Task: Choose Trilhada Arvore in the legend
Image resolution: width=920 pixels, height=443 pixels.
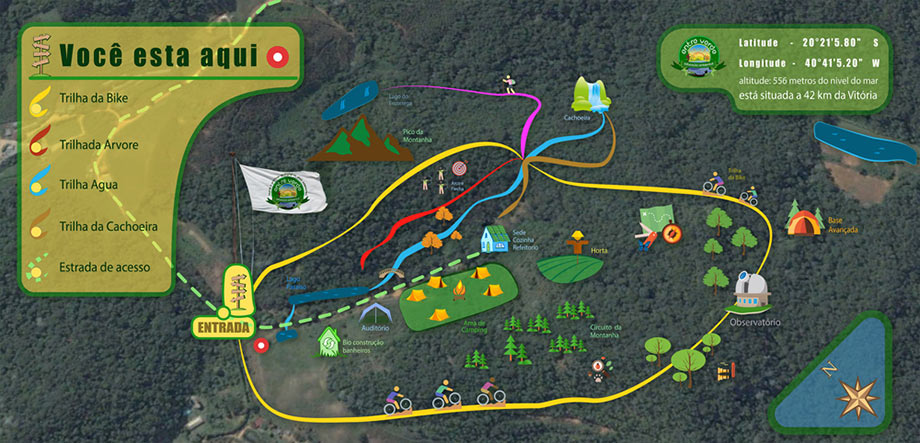Action: click(x=99, y=145)
